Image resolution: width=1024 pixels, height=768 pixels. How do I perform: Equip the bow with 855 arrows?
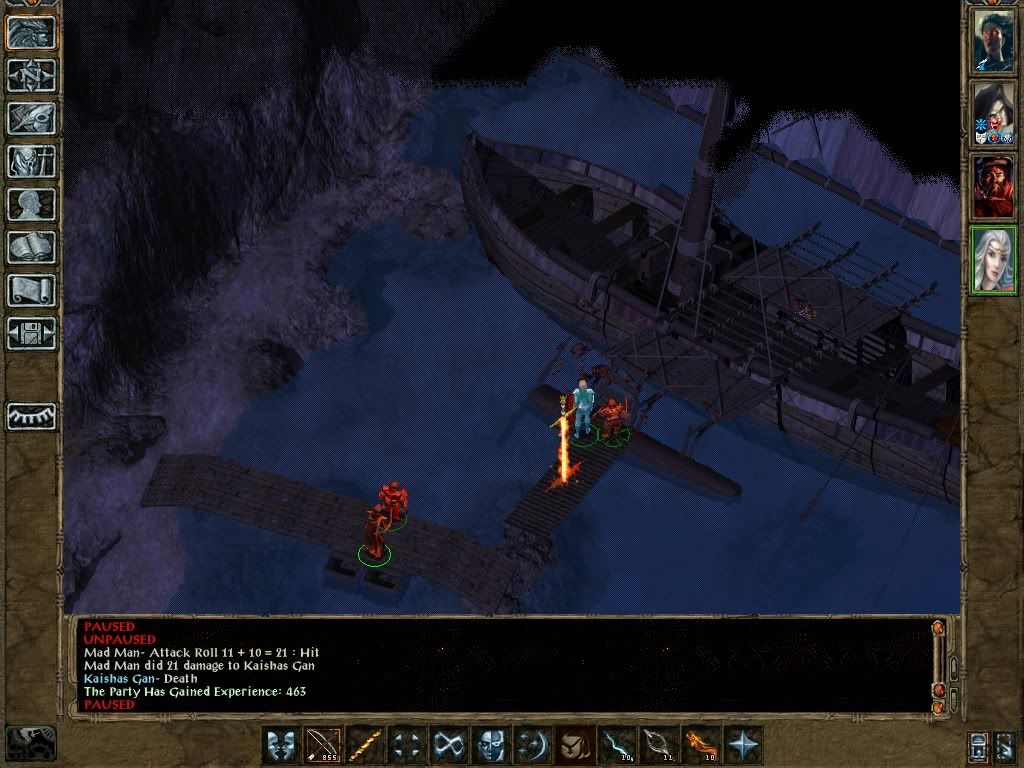(323, 746)
